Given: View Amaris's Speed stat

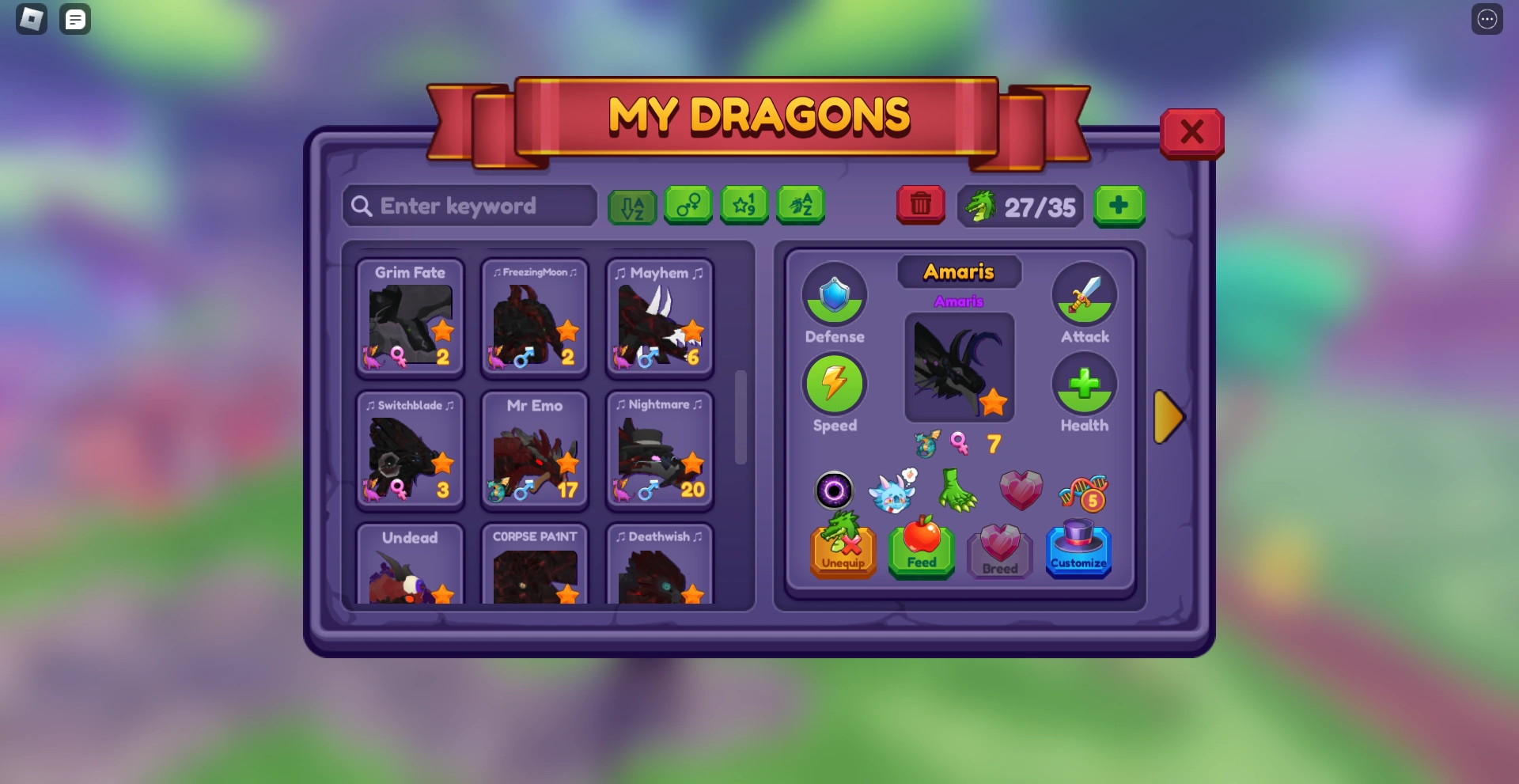Looking at the screenshot, I should click(x=835, y=385).
